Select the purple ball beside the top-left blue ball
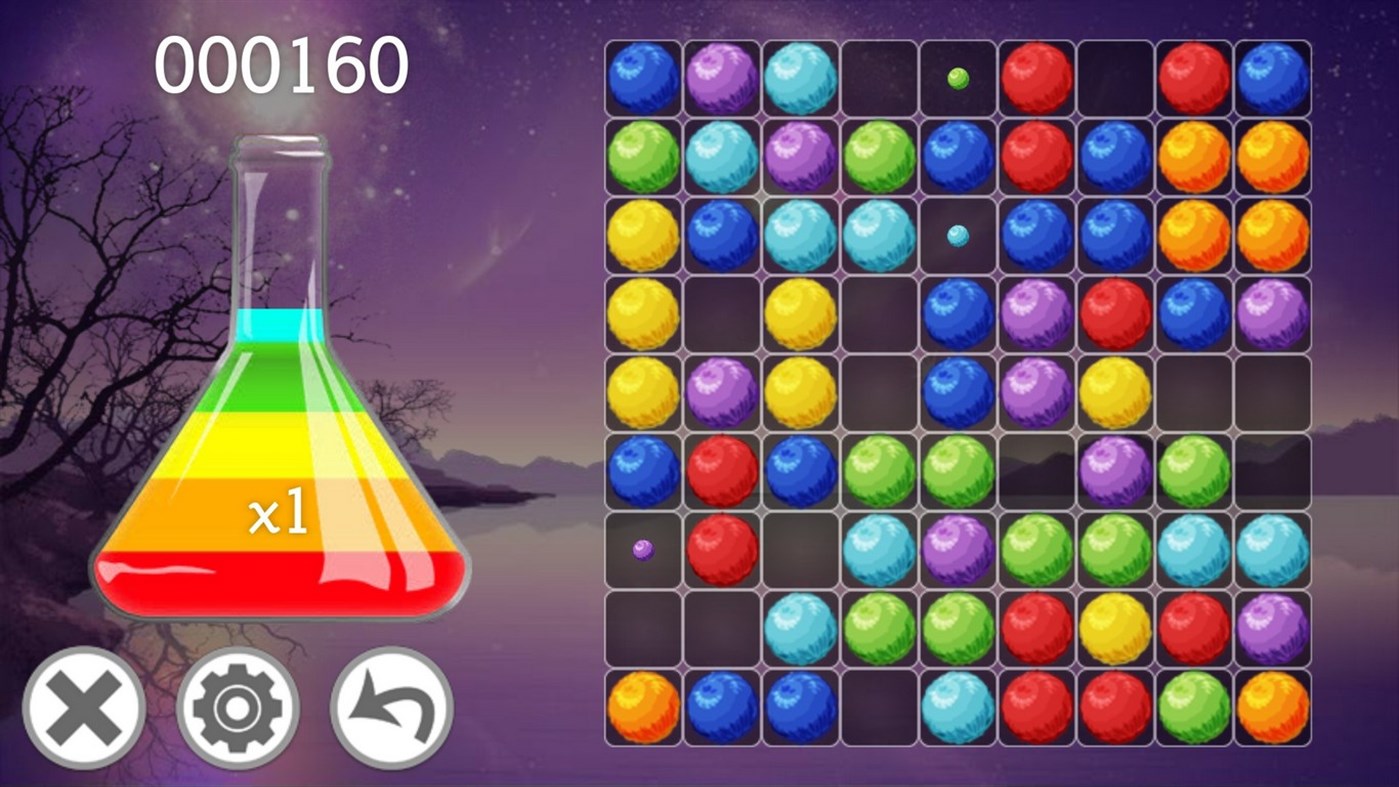Viewport: 1399px width, 787px height. pos(722,78)
